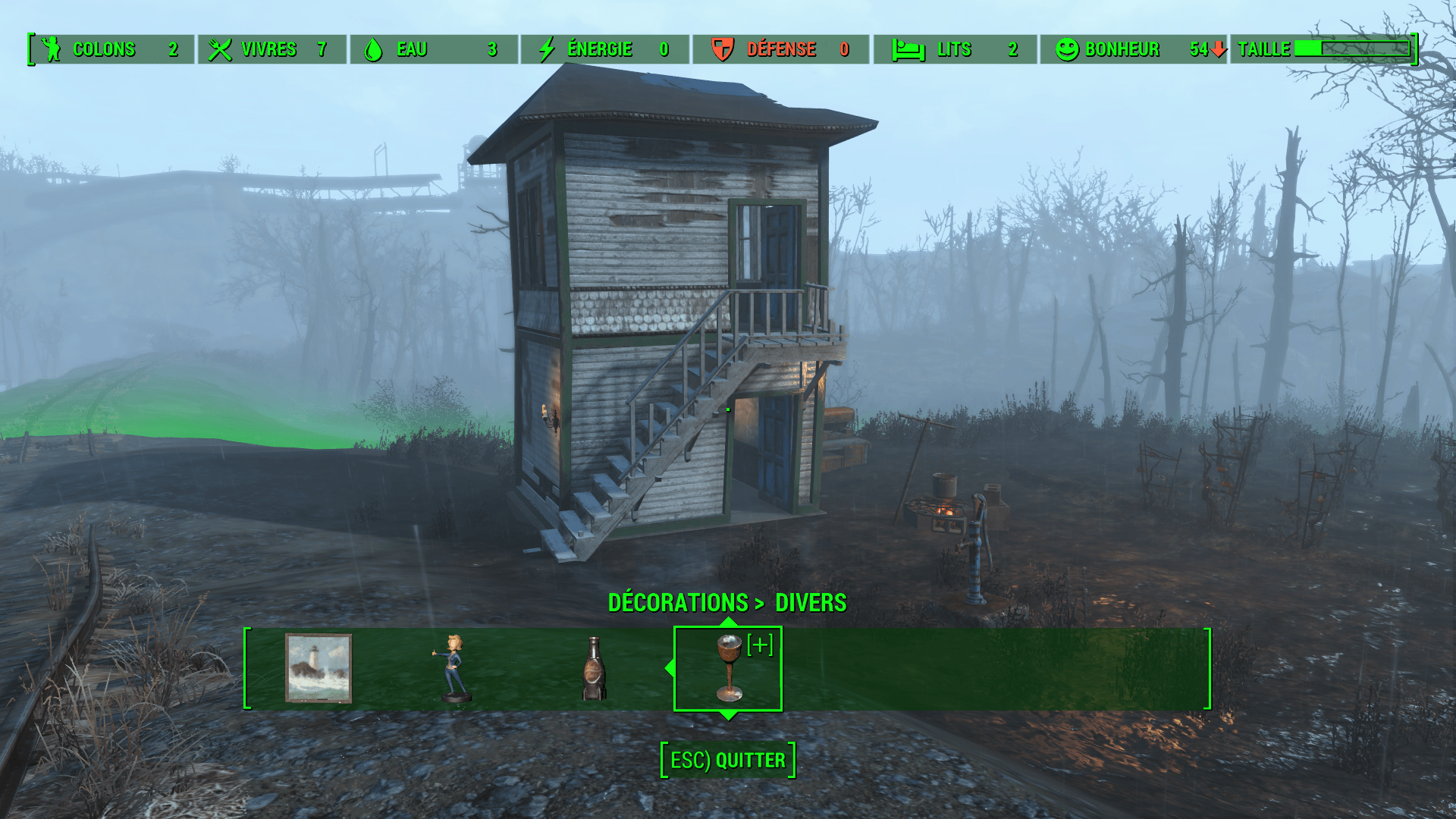The height and width of the screenshot is (819, 1456).
Task: Go back to the Décorations category
Action: coord(677,603)
